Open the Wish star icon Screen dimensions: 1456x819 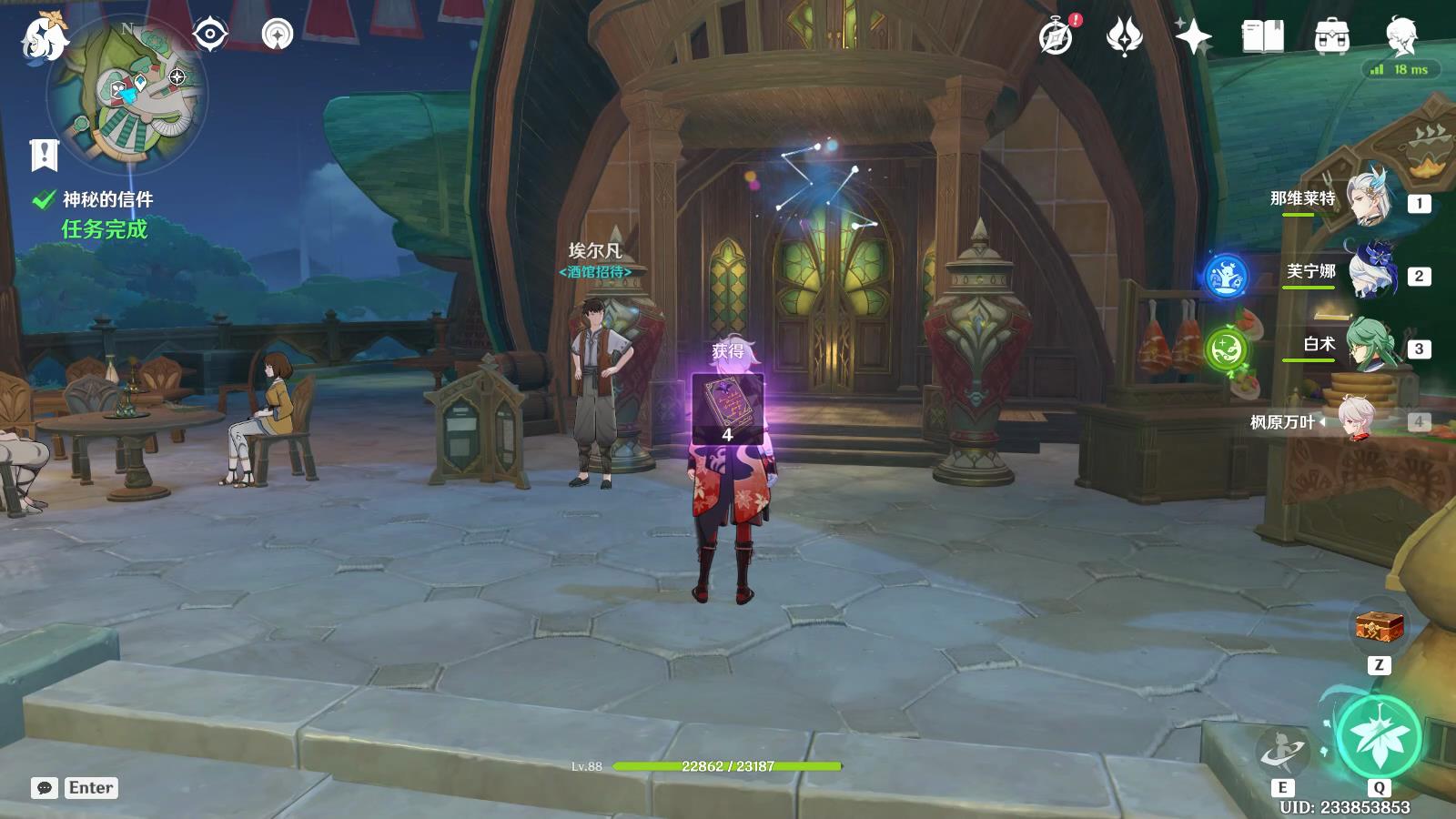pyautogui.click(x=1193, y=36)
